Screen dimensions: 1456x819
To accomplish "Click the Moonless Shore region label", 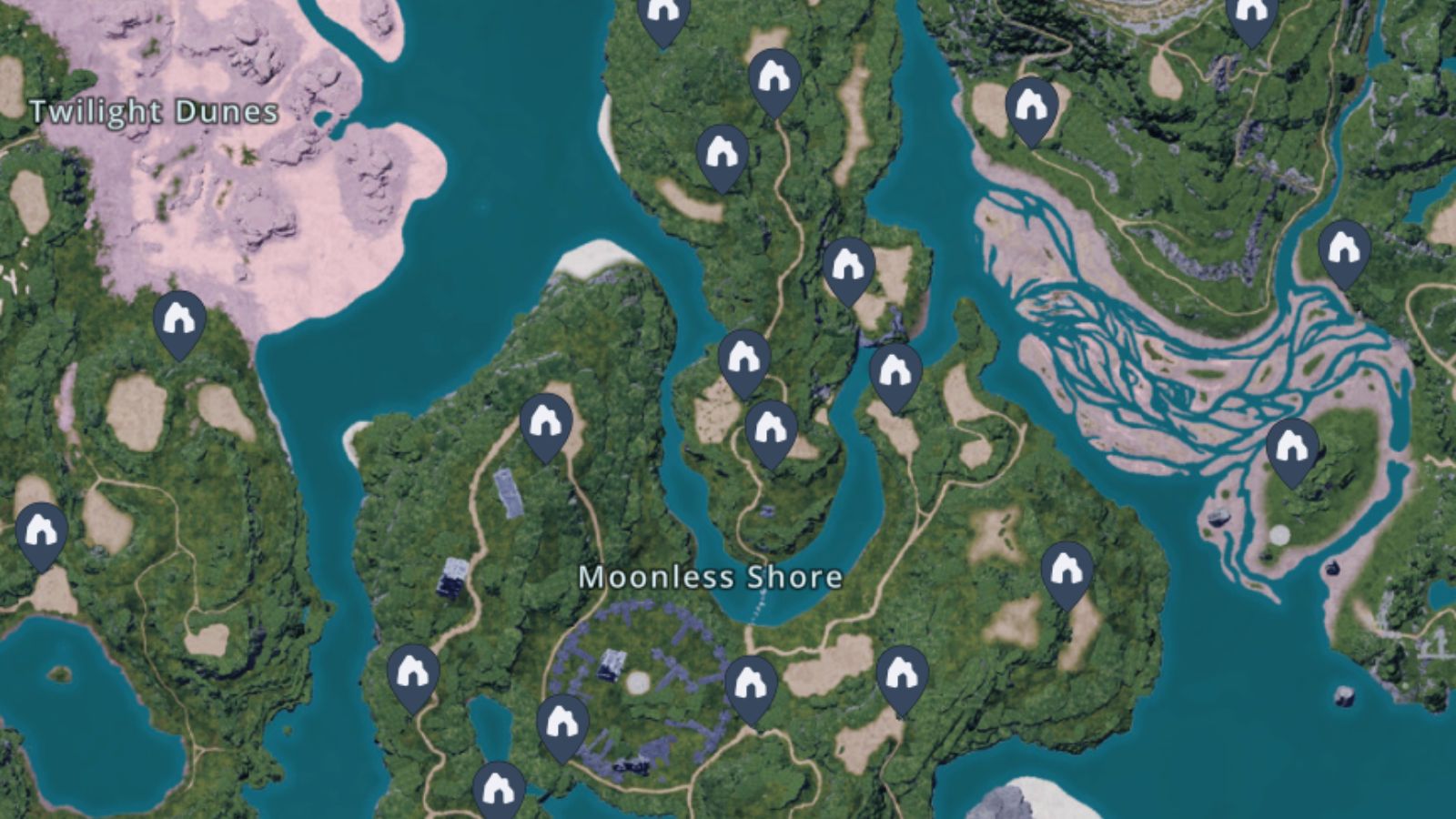I will point(713,576).
